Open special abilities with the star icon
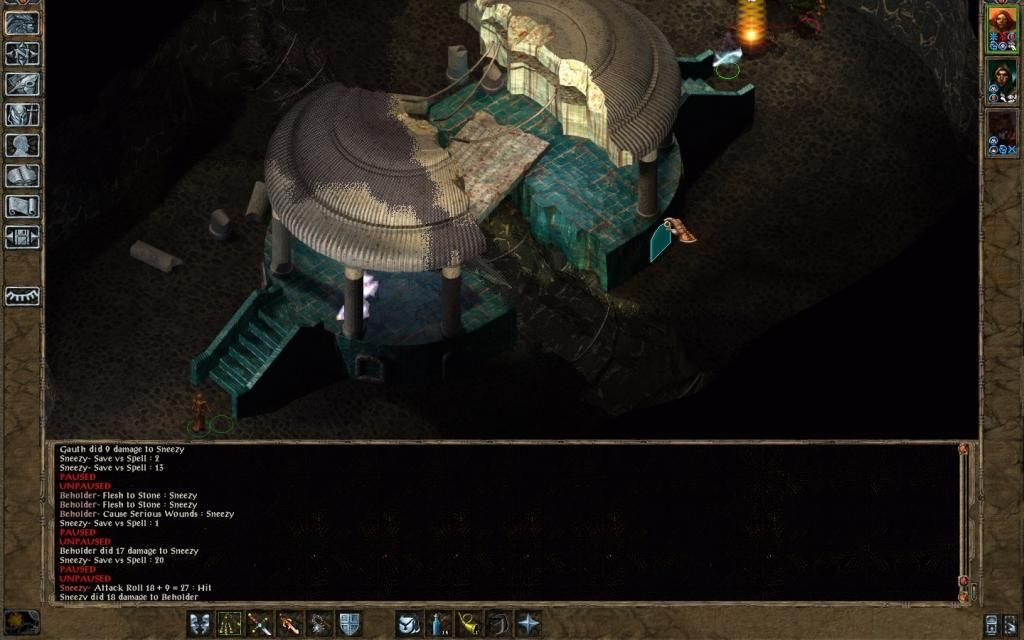 [528, 624]
